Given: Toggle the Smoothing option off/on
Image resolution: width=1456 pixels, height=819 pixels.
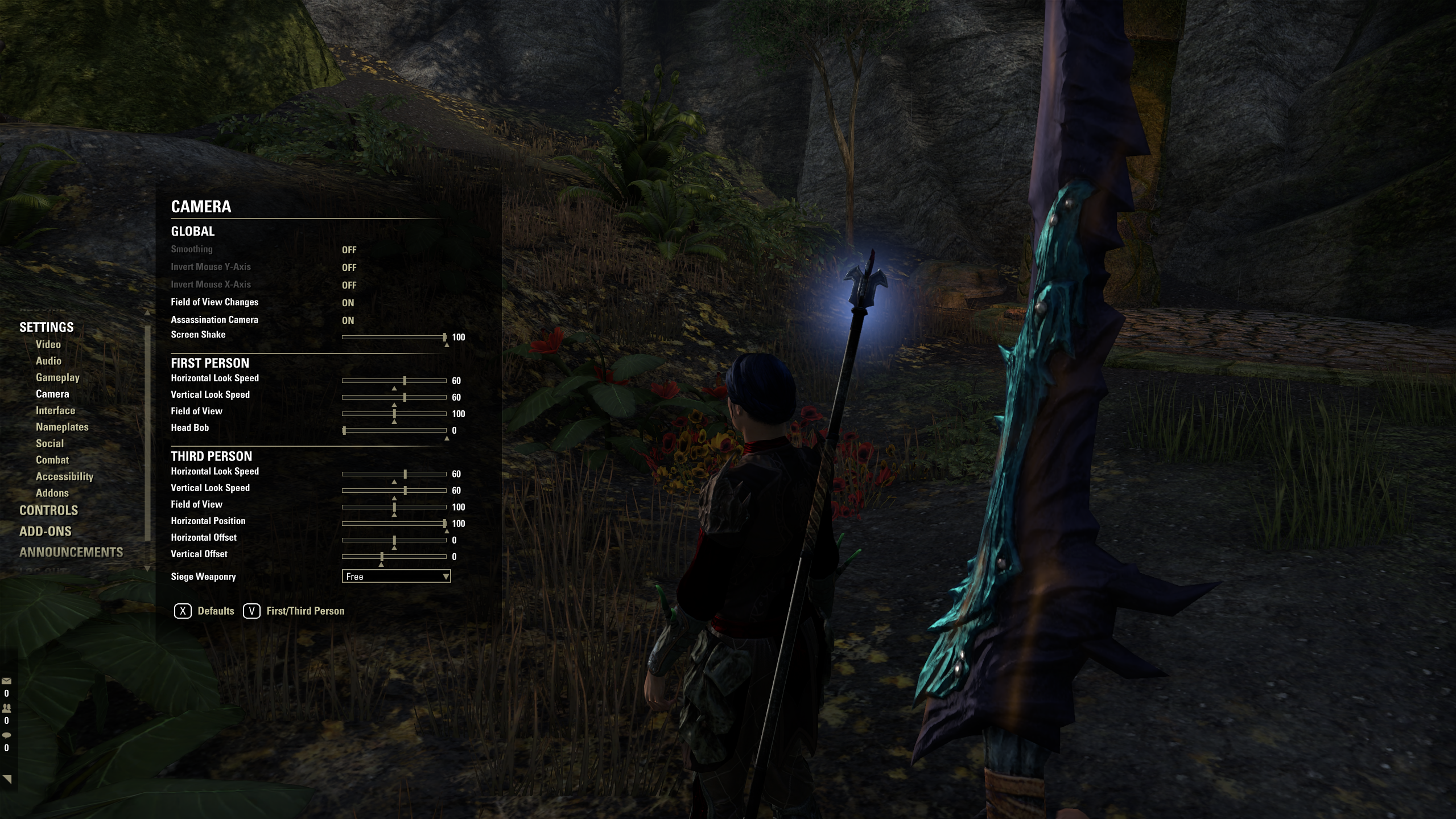Looking at the screenshot, I should pos(349,249).
